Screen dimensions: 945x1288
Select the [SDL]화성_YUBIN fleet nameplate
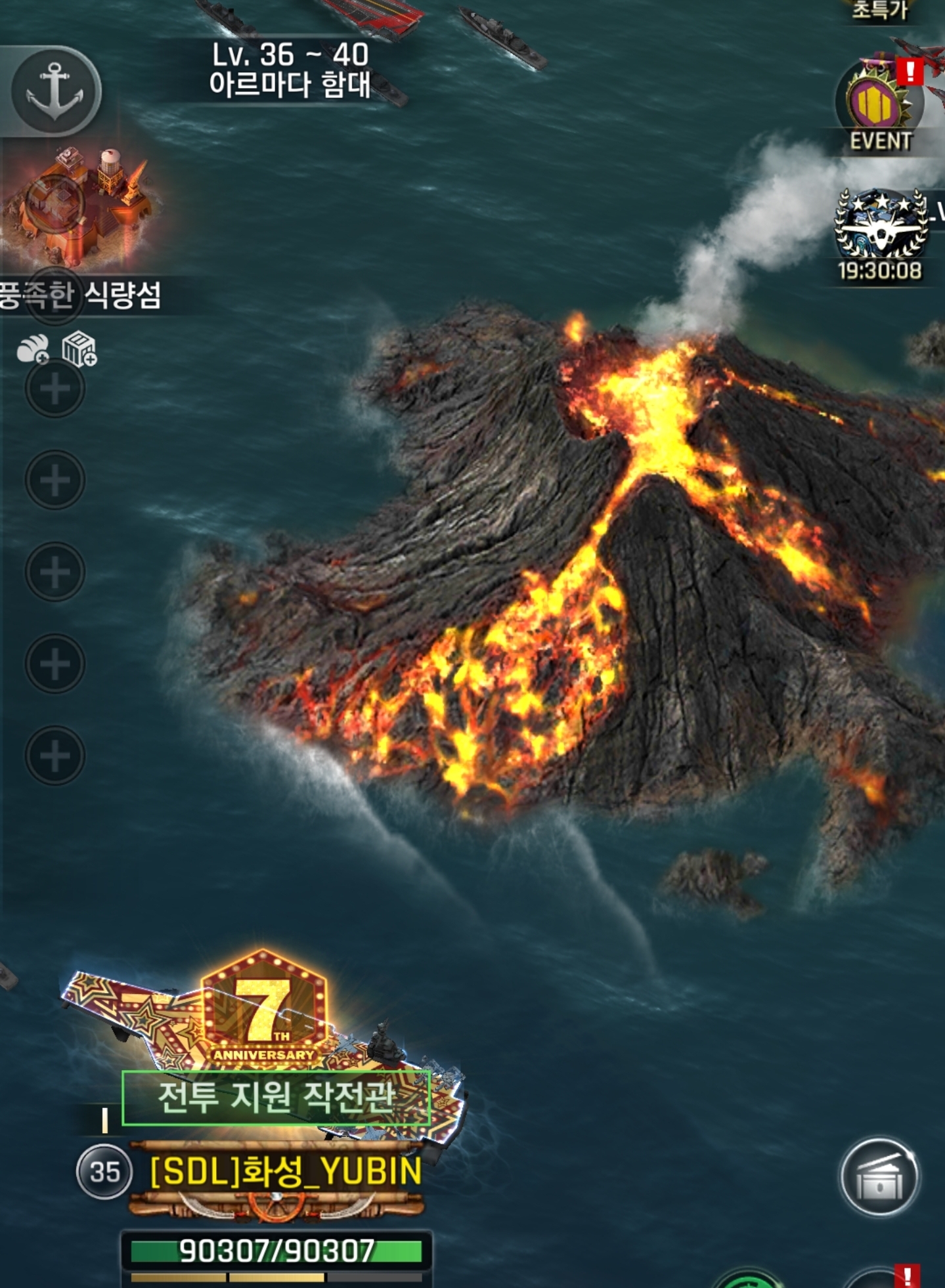tap(286, 1172)
